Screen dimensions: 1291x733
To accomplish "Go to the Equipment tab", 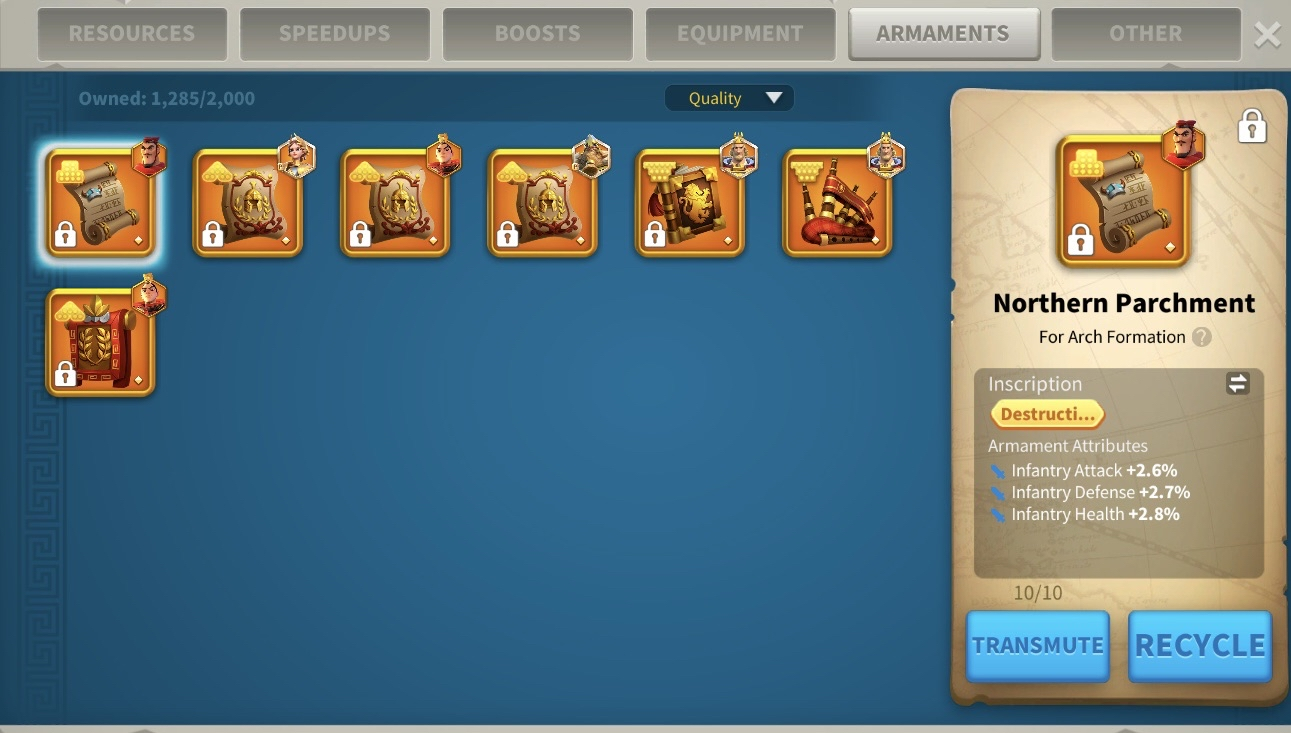I will coord(740,34).
